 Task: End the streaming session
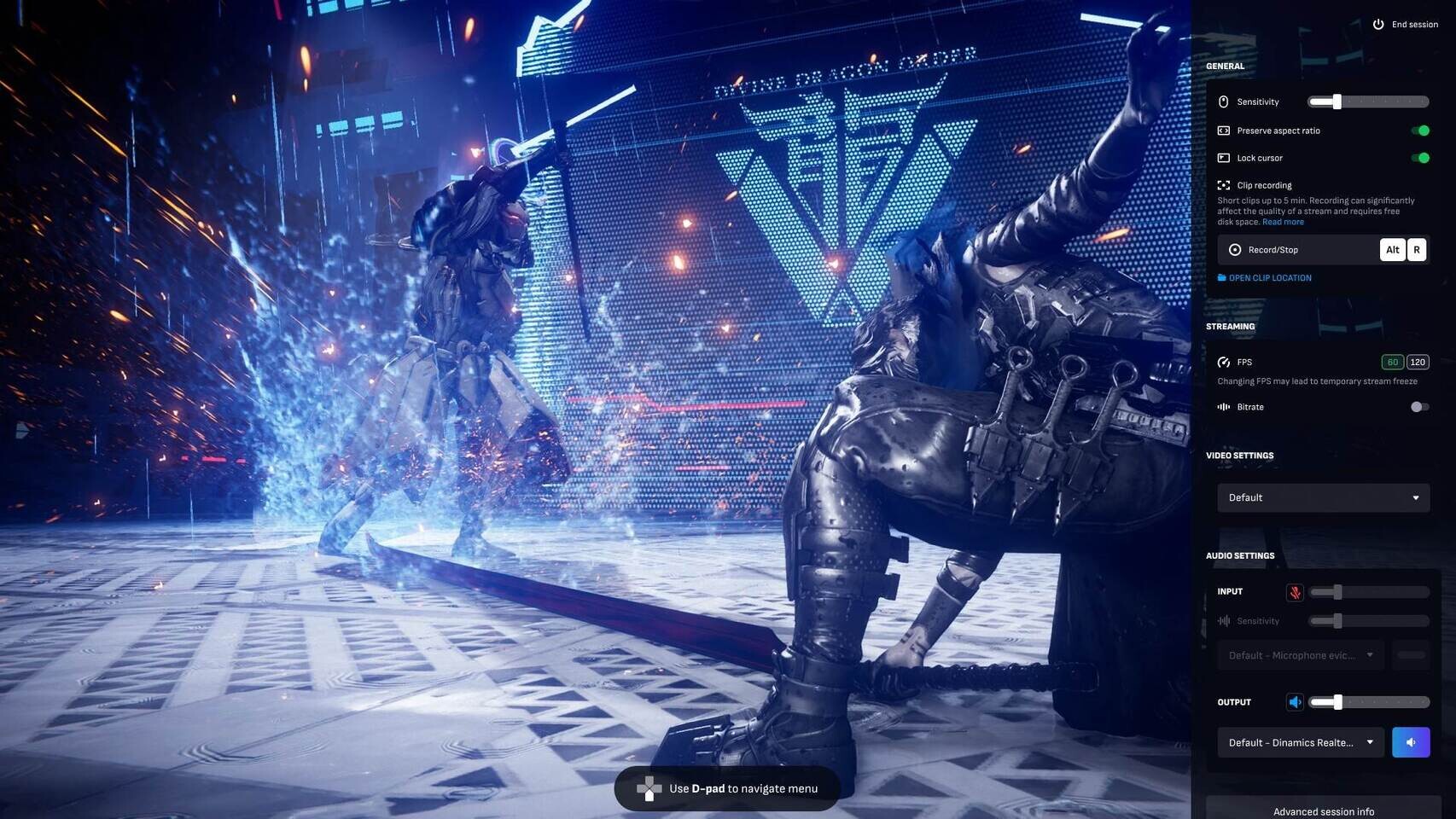click(1406, 25)
